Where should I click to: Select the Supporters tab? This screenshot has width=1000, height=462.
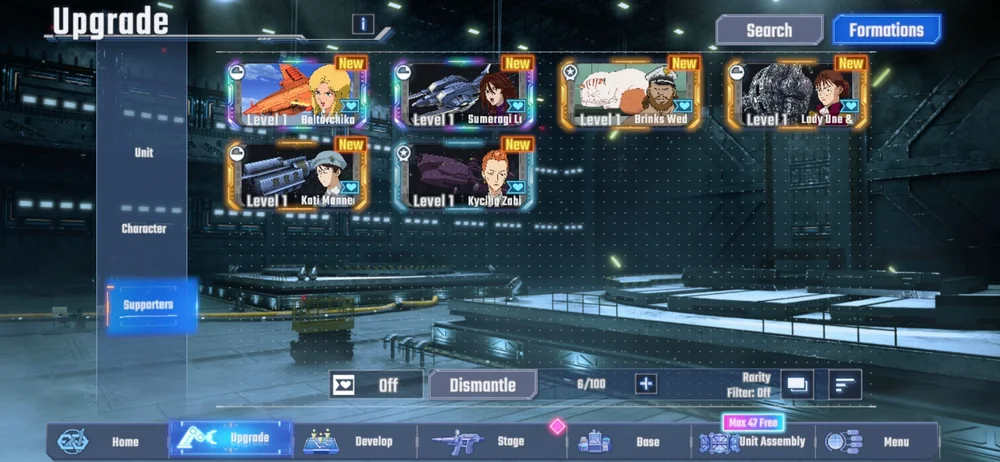click(148, 304)
